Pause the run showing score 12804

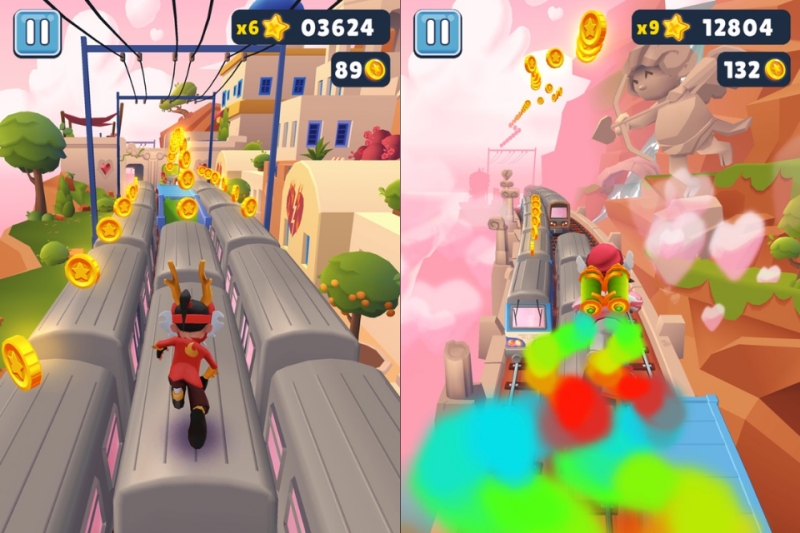438,33
